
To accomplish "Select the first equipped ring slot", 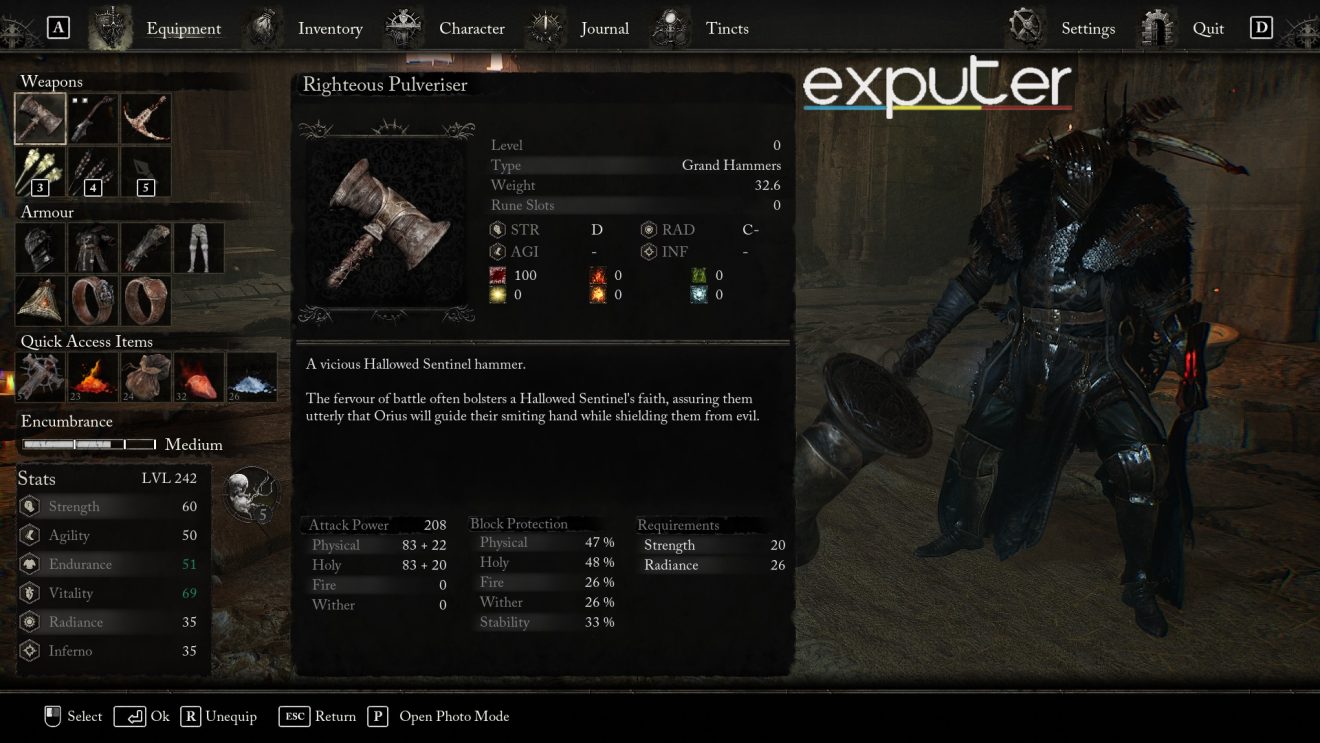I will click(x=93, y=300).
